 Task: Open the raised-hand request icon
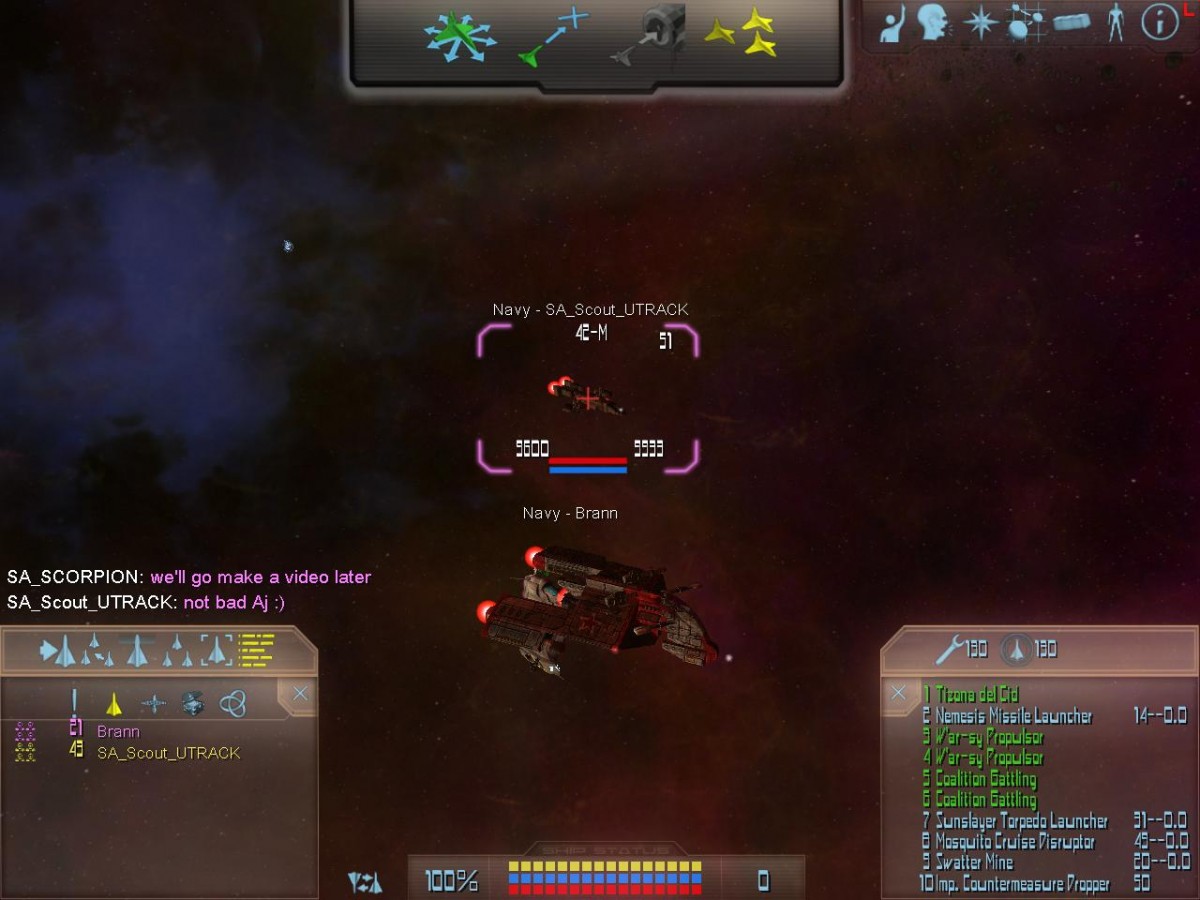pyautogui.click(x=892, y=24)
